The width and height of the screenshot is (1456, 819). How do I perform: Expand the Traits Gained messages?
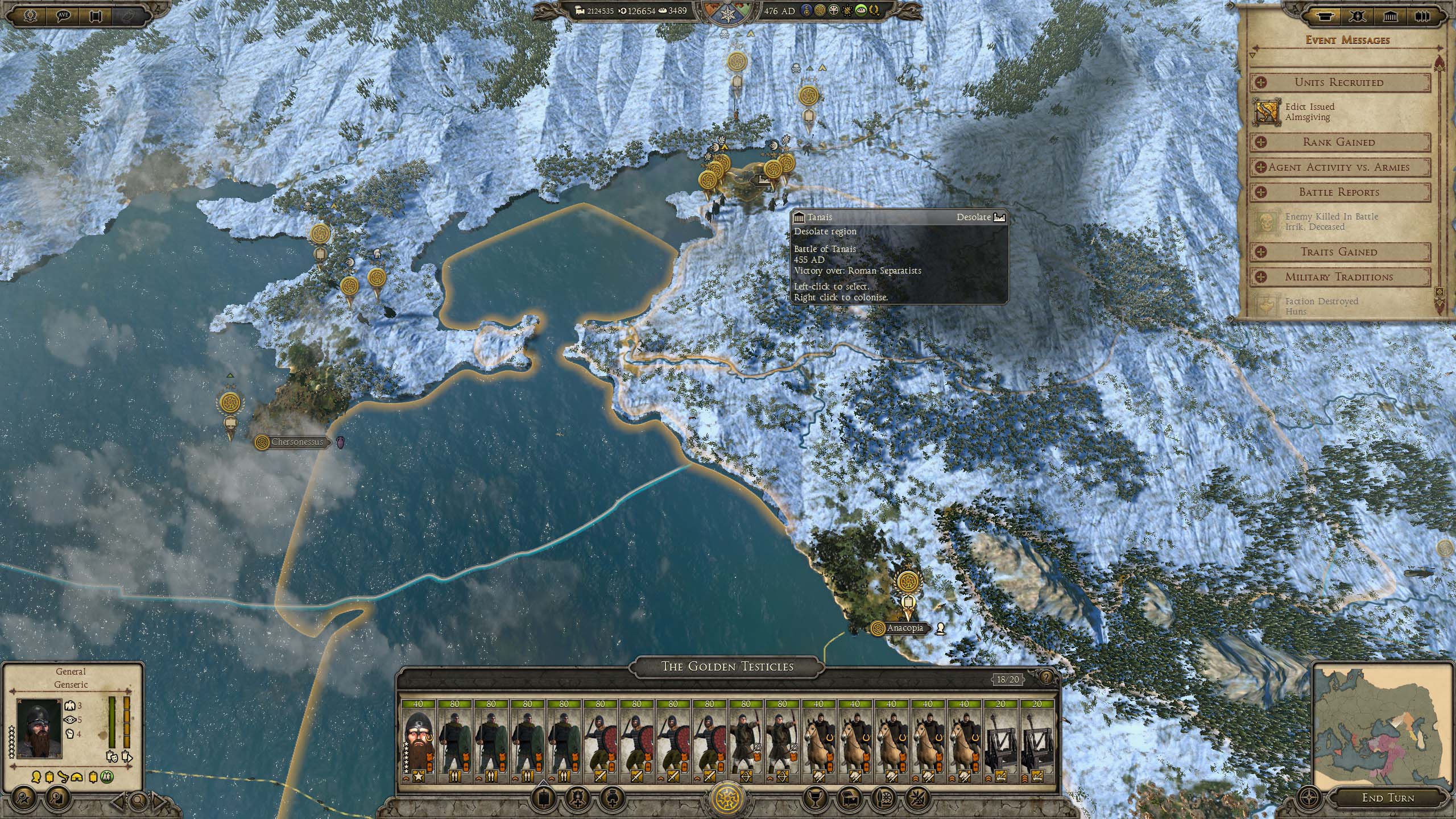pos(1339,252)
